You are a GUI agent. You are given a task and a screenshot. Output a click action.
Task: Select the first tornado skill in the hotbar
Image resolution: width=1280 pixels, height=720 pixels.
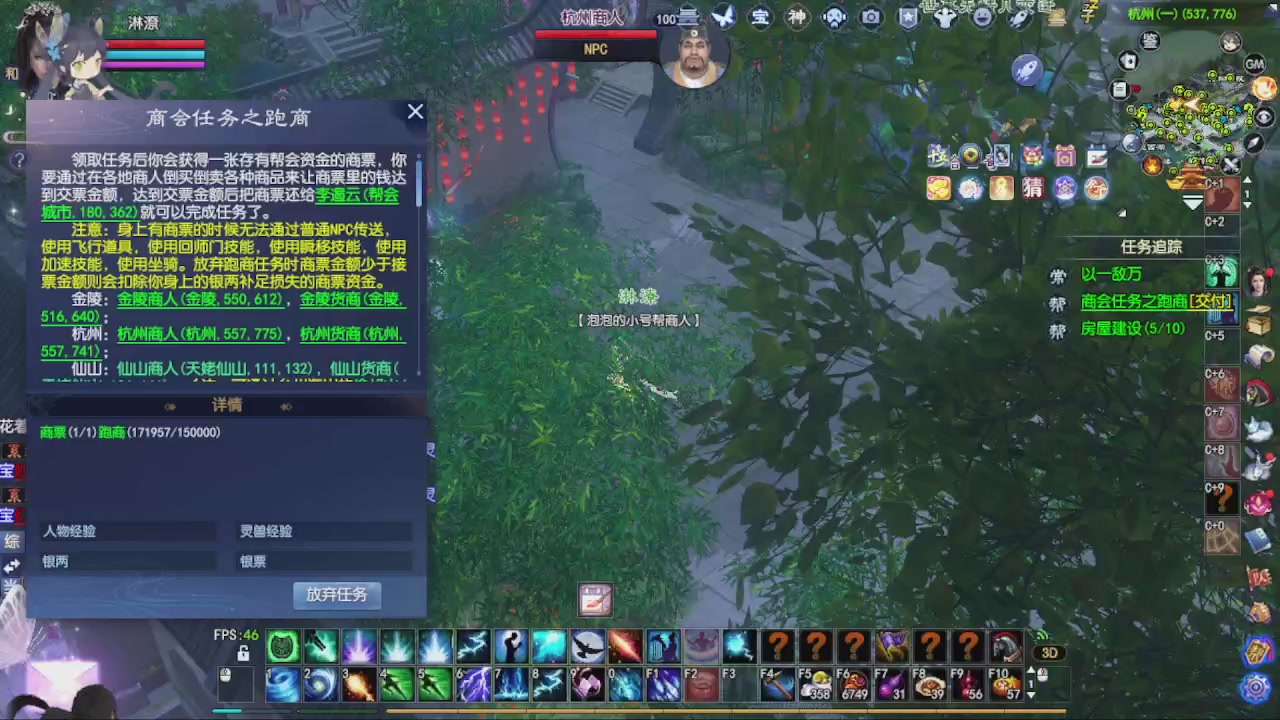[x=281, y=683]
